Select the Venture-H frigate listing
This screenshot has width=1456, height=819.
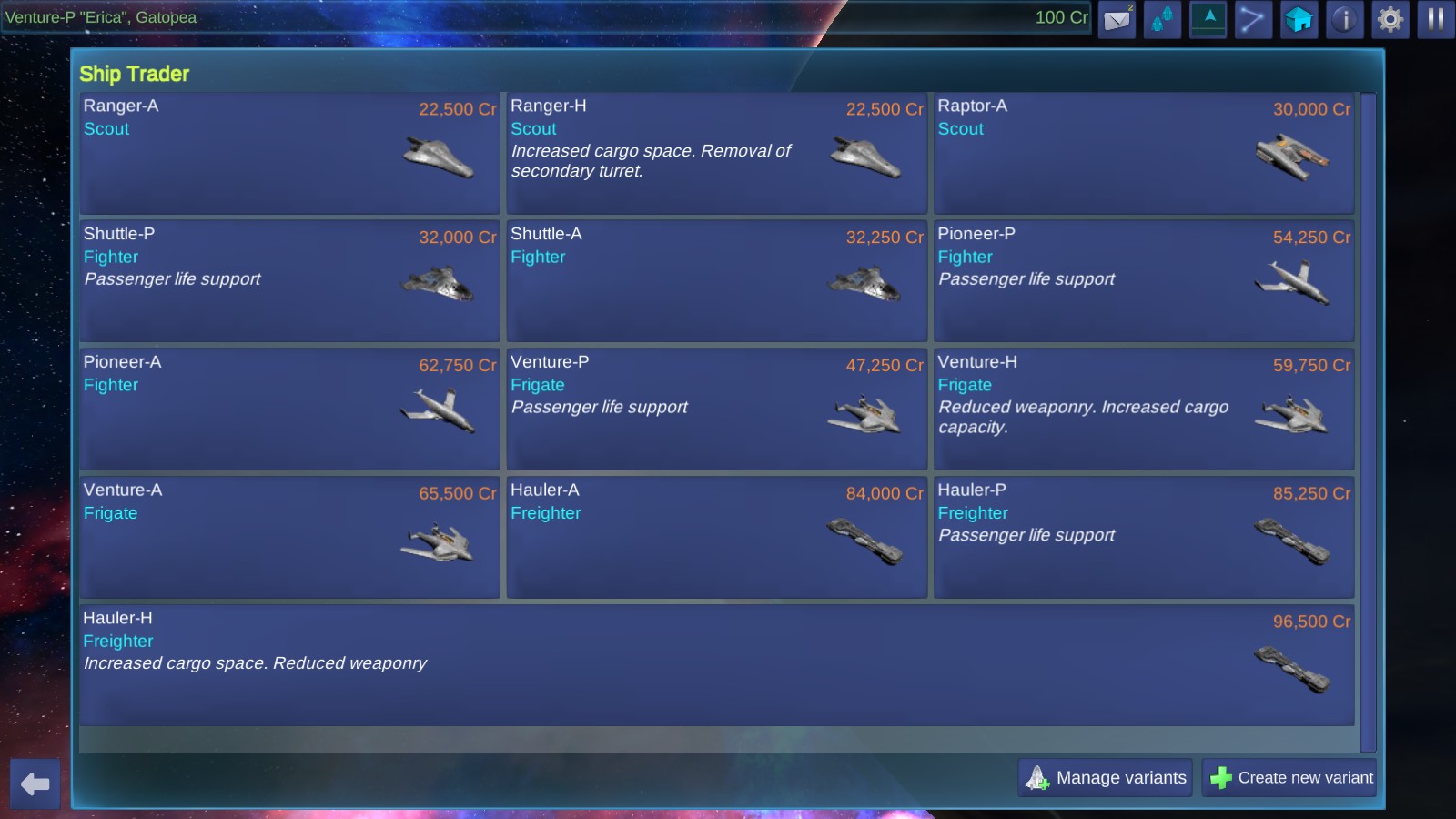(x=1144, y=409)
